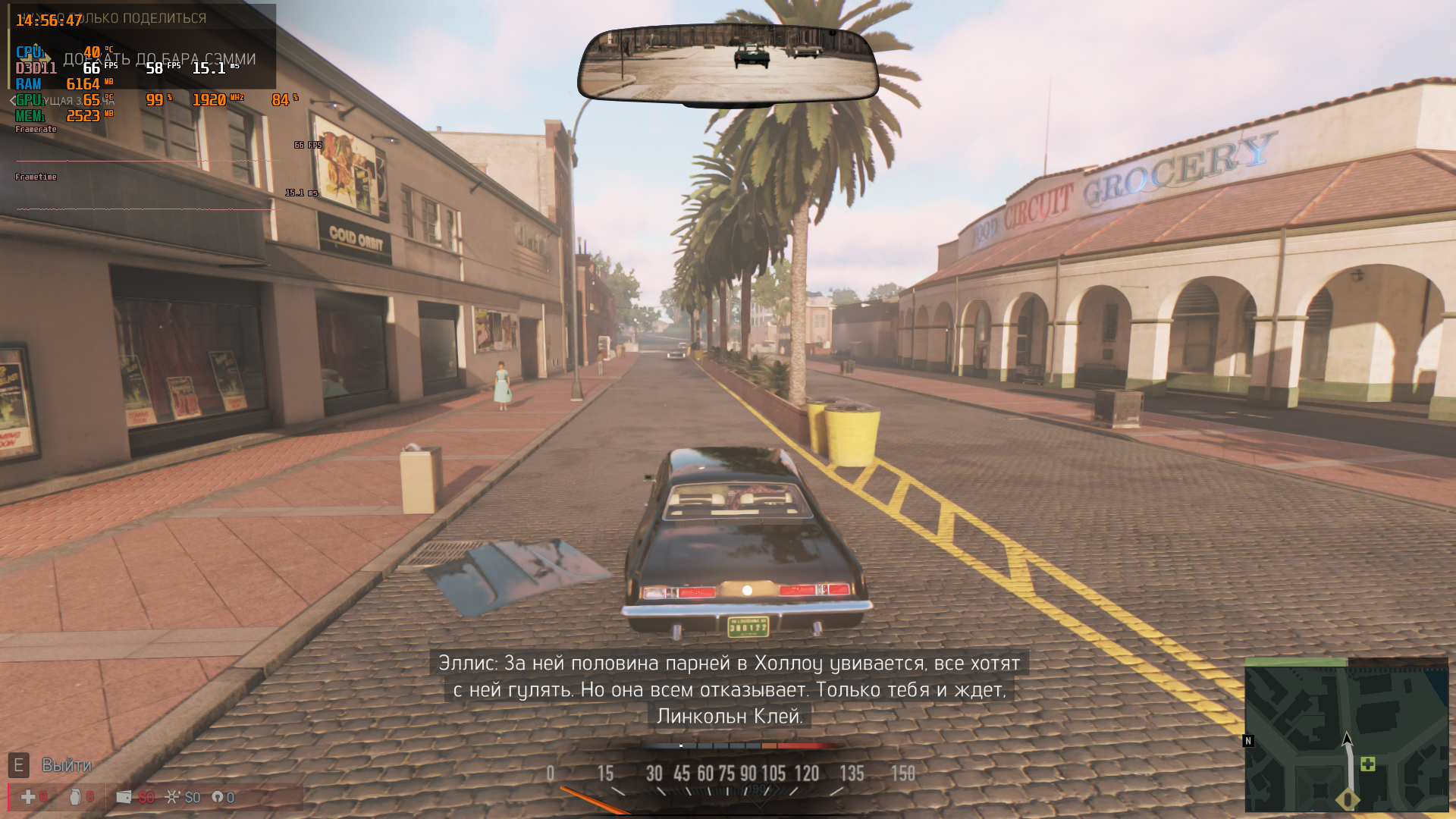Click the player arrow on the minimap

tap(1347, 739)
